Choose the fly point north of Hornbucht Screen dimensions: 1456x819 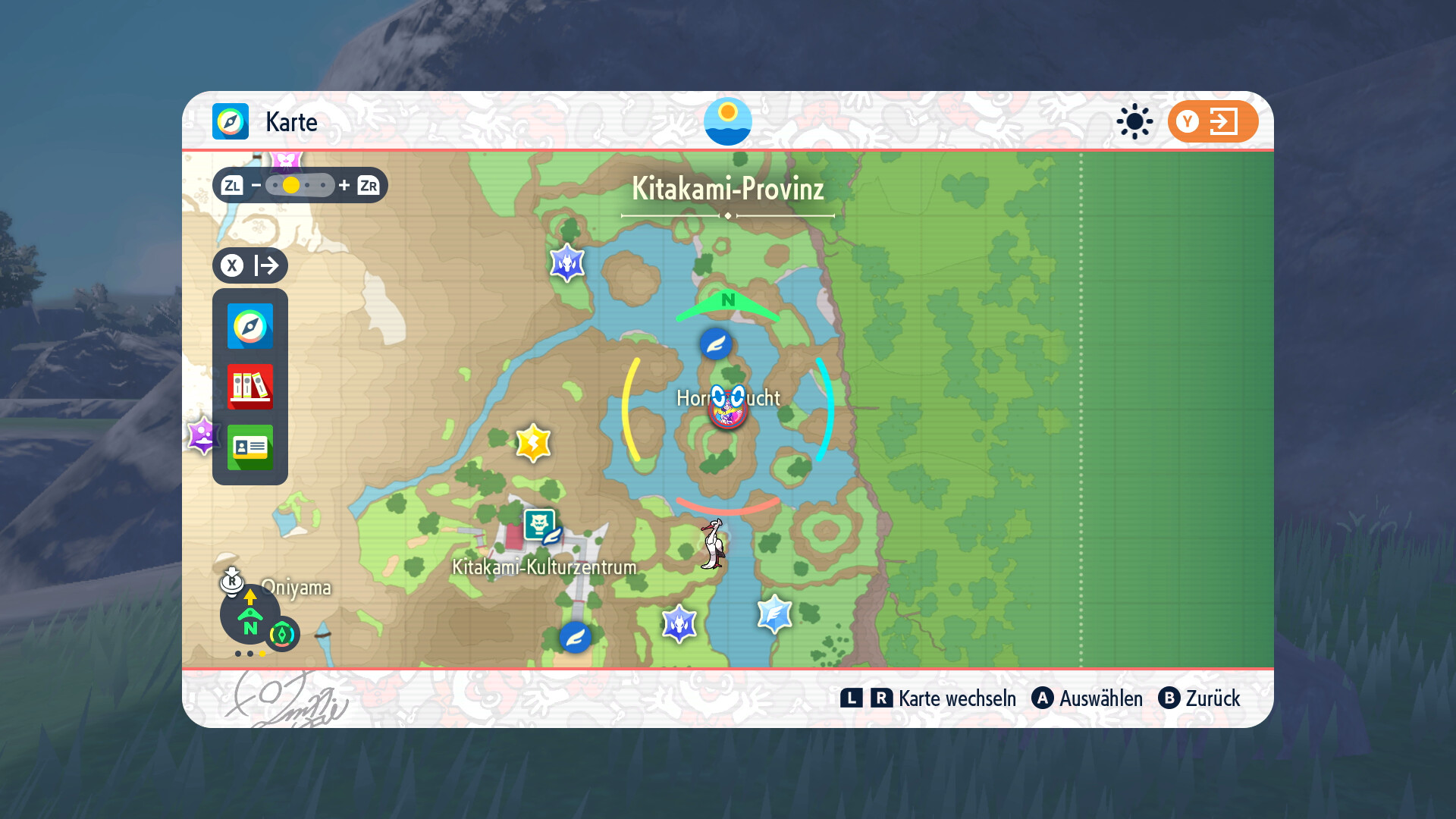[x=715, y=344]
